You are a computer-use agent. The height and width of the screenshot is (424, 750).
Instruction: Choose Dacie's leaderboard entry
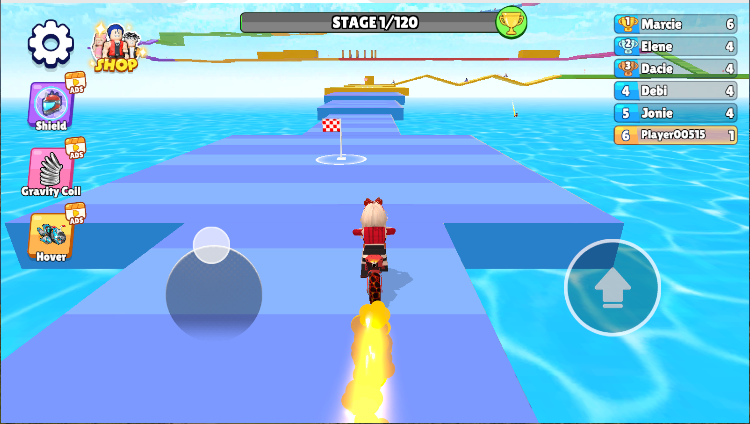pyautogui.click(x=675, y=68)
